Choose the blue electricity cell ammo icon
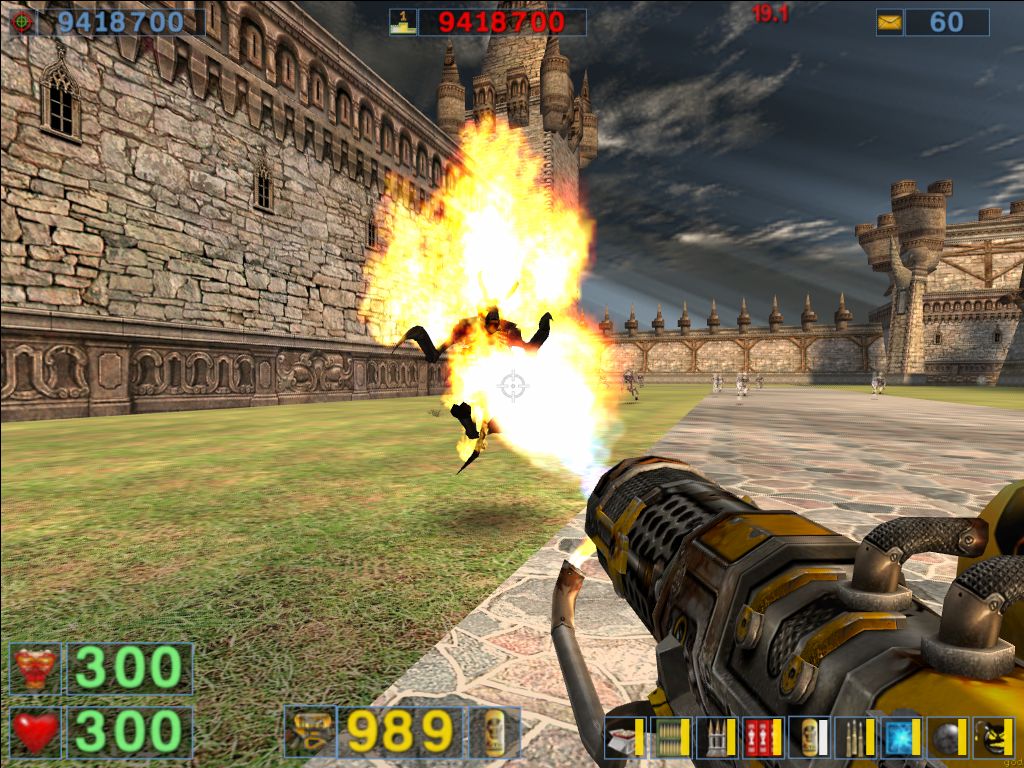This screenshot has width=1024, height=768. coord(899,737)
